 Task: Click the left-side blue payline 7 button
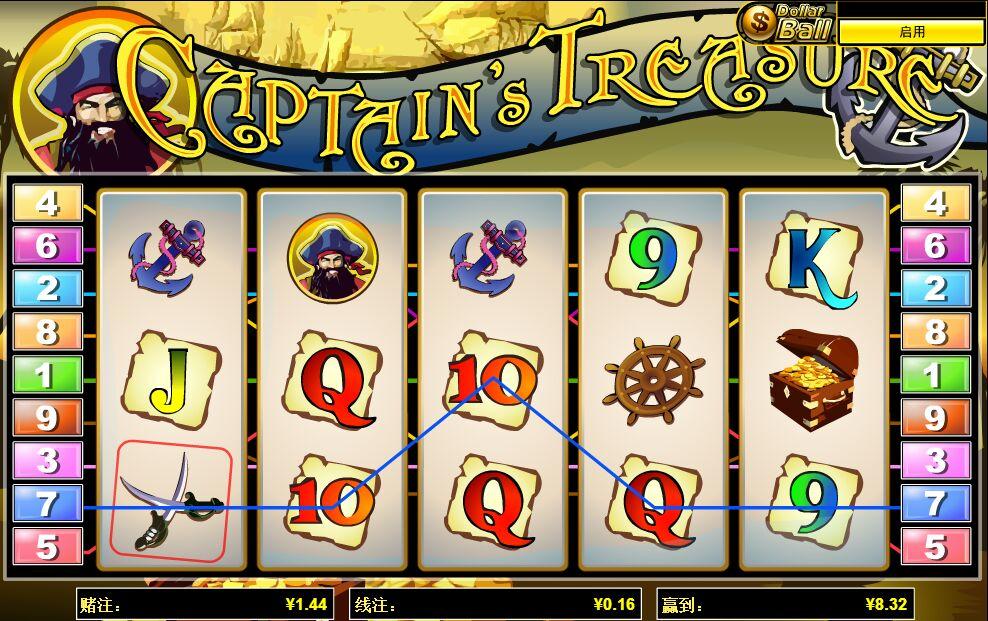pyautogui.click(x=47, y=504)
